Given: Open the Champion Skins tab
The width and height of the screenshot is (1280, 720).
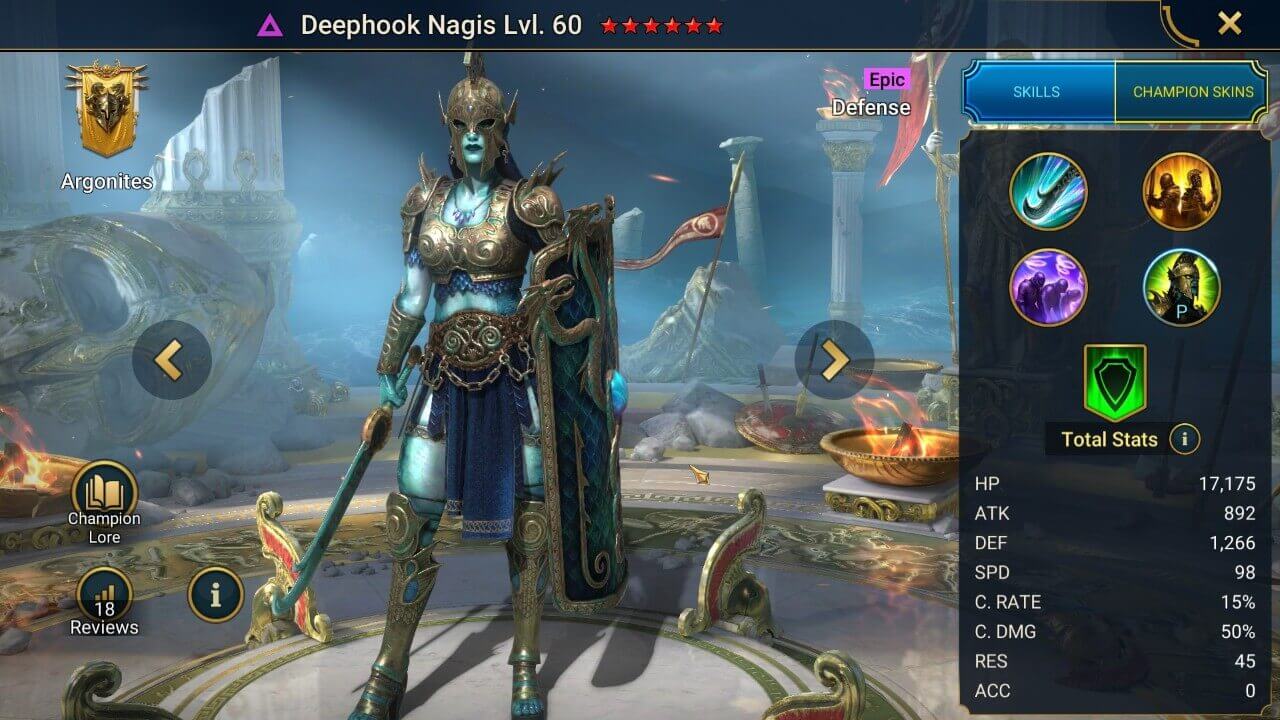Looking at the screenshot, I should [x=1193, y=91].
